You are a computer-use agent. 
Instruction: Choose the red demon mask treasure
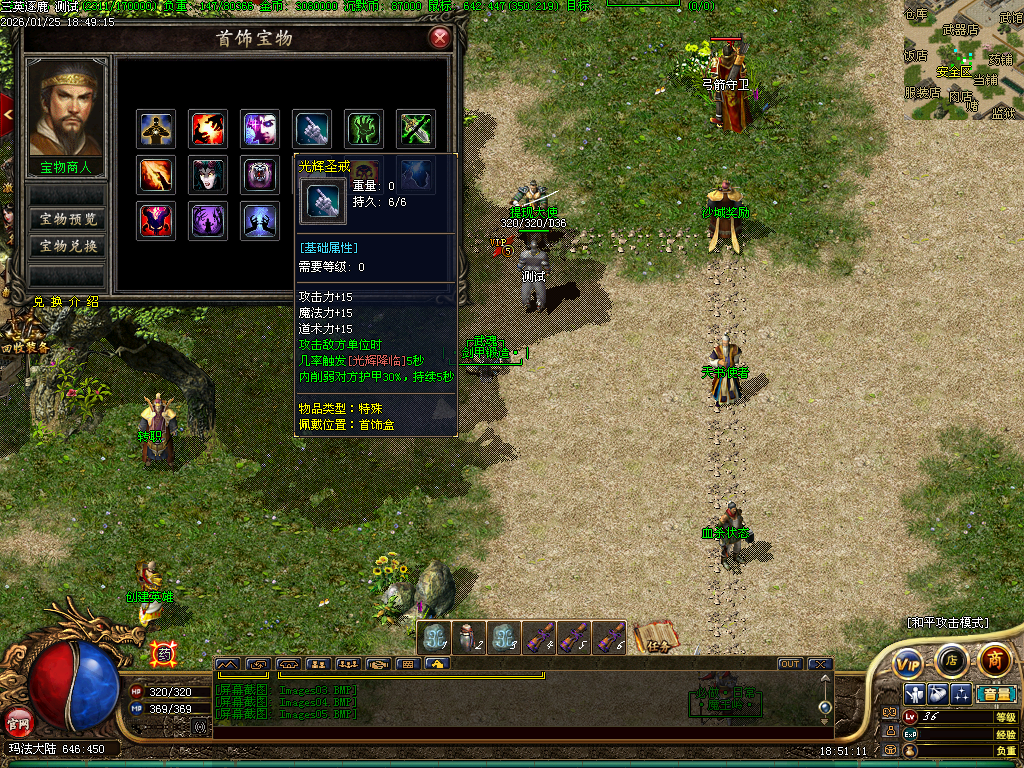point(156,221)
